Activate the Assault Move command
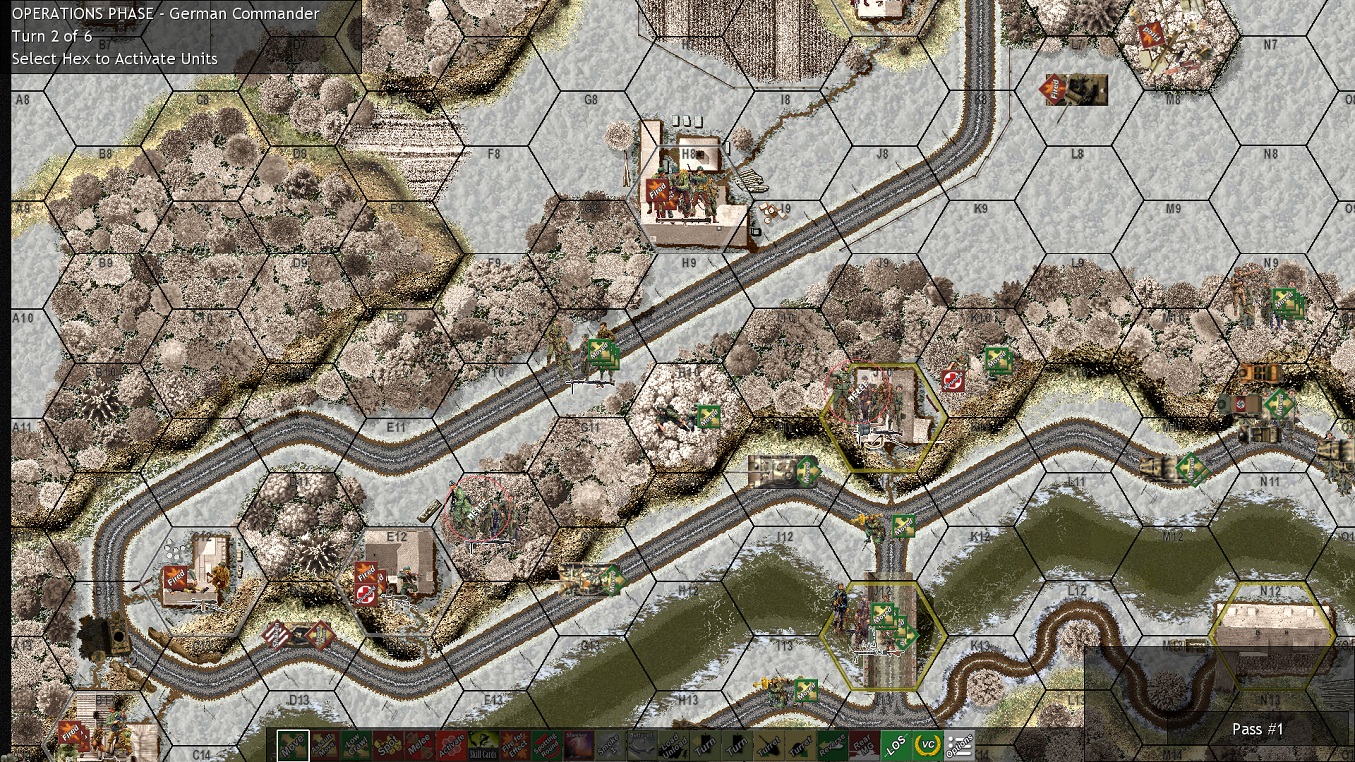1355x762 pixels. 324,746
